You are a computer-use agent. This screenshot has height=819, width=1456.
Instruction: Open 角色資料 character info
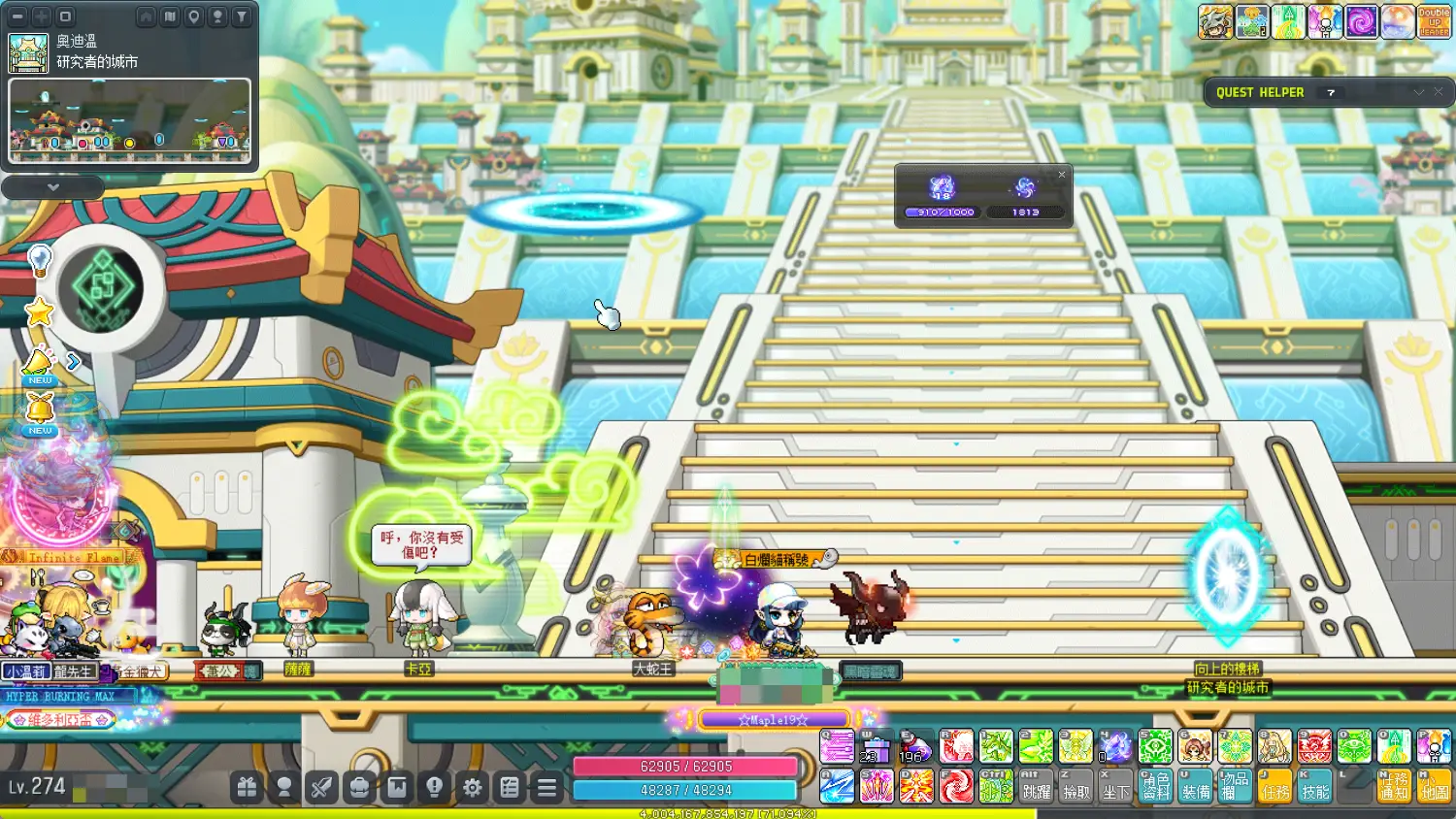pyautogui.click(x=1155, y=786)
